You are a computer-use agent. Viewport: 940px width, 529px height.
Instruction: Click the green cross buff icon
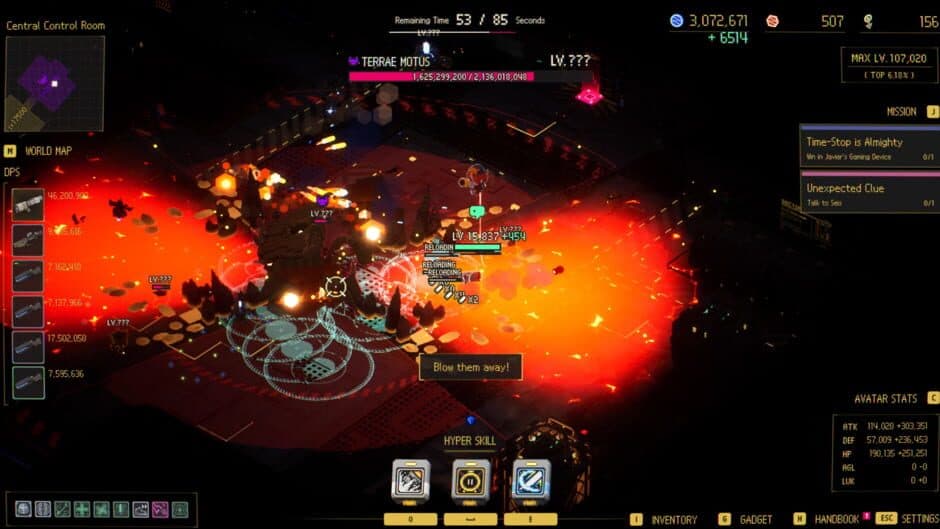click(x=82, y=509)
